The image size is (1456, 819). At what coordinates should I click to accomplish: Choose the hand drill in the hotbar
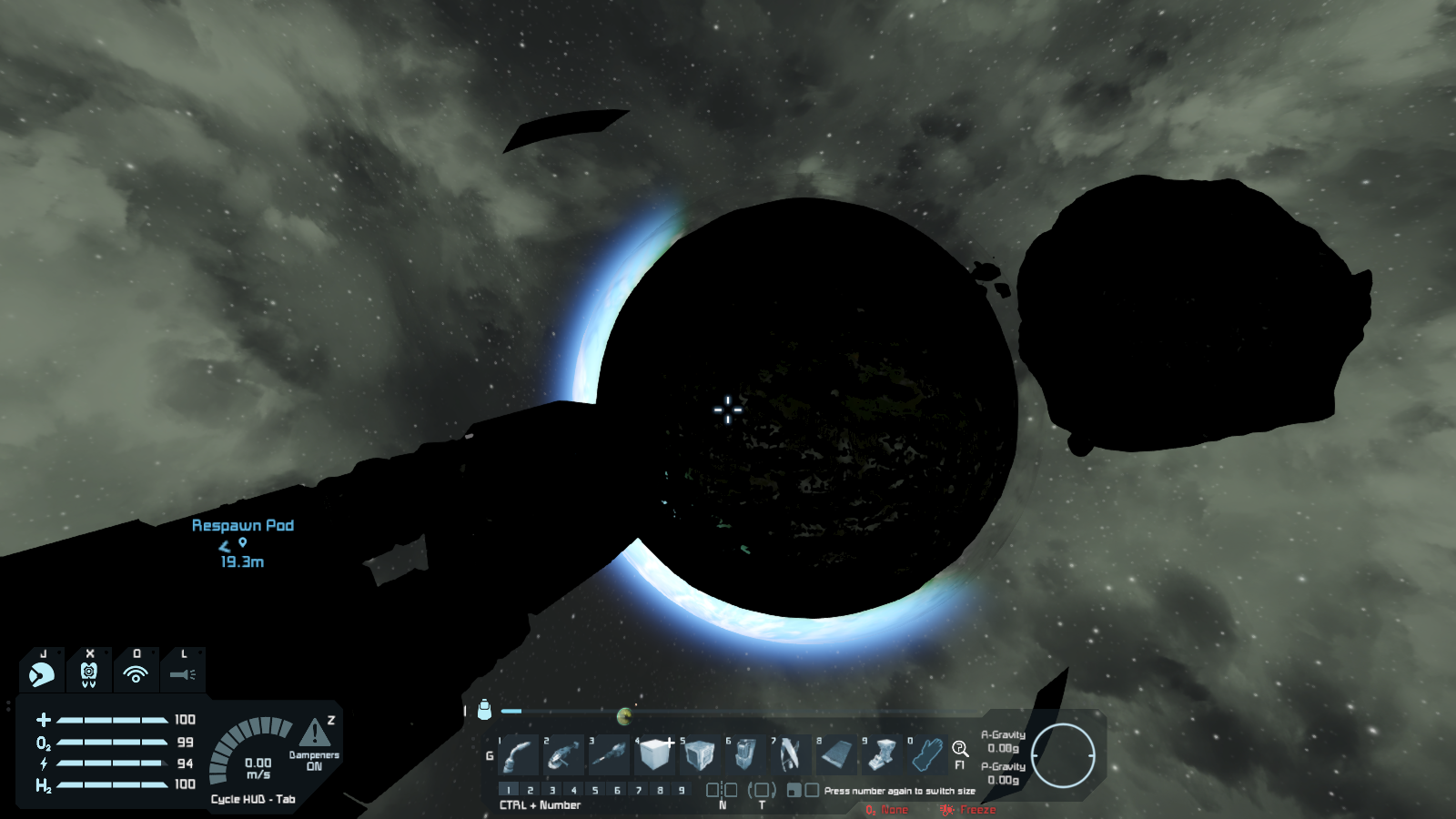point(610,755)
